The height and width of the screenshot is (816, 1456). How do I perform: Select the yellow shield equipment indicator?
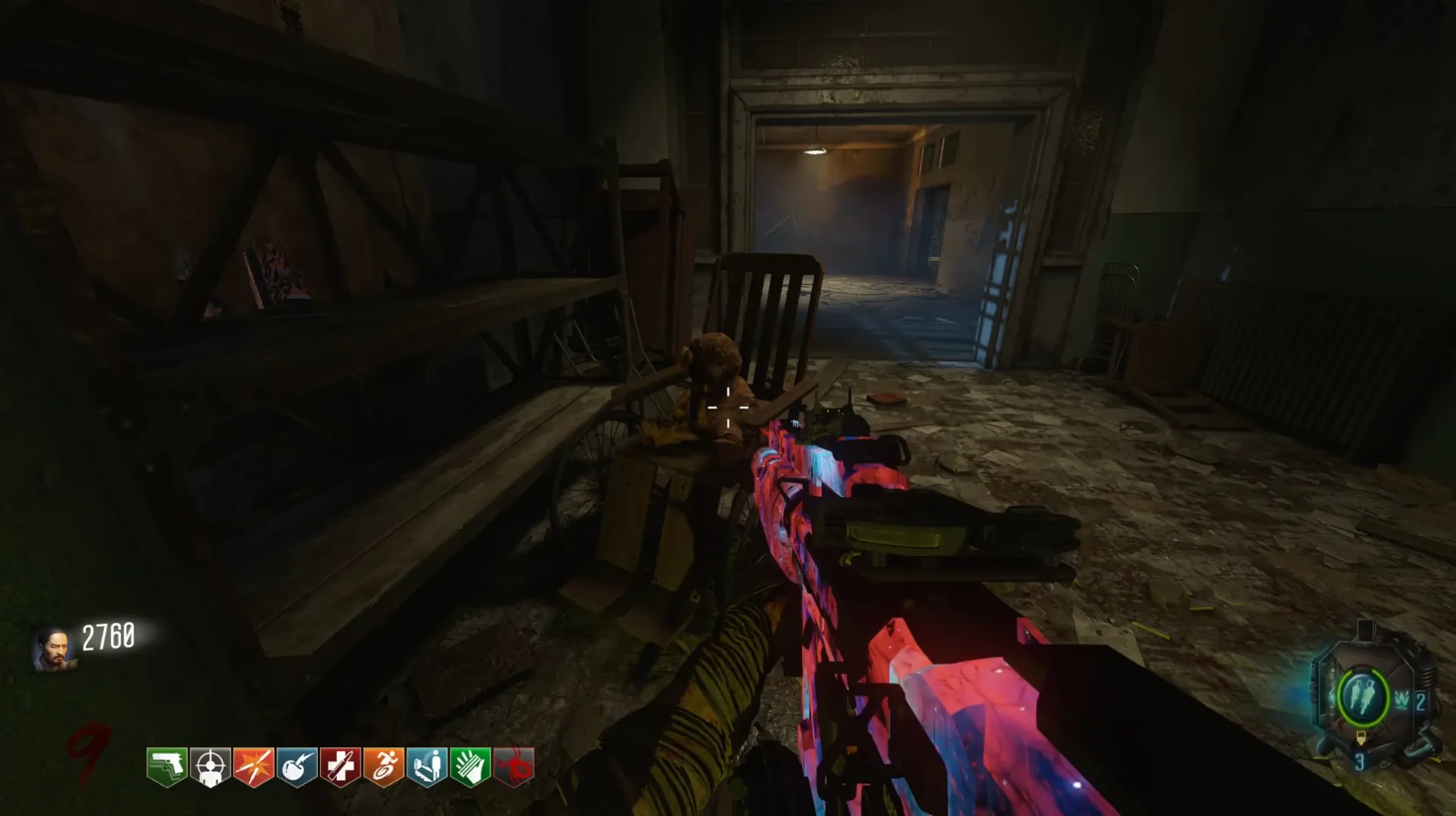1361,738
